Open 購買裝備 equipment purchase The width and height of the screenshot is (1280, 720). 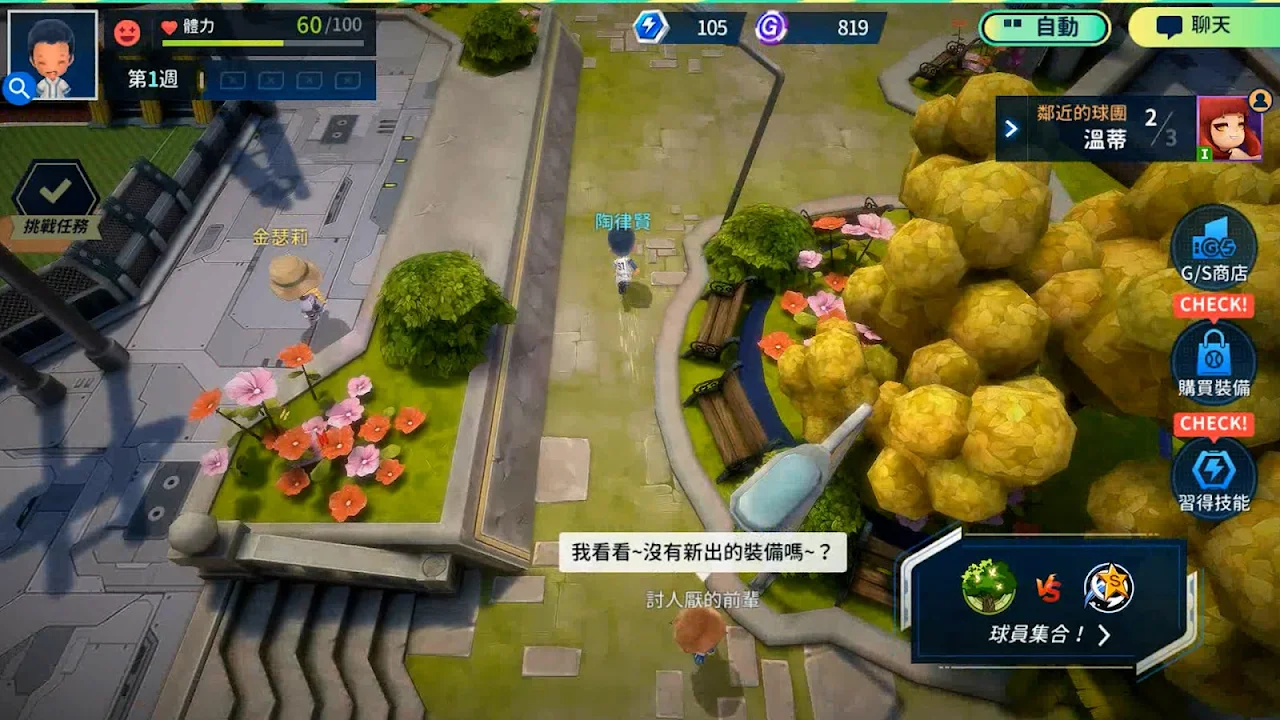point(1213,362)
